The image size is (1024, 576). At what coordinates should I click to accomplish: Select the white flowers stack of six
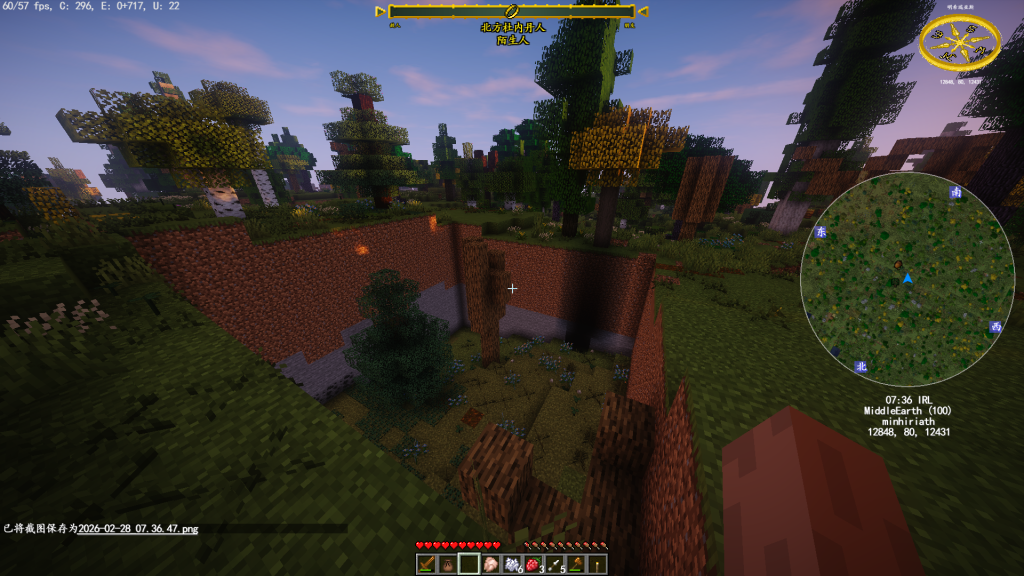coord(512,564)
